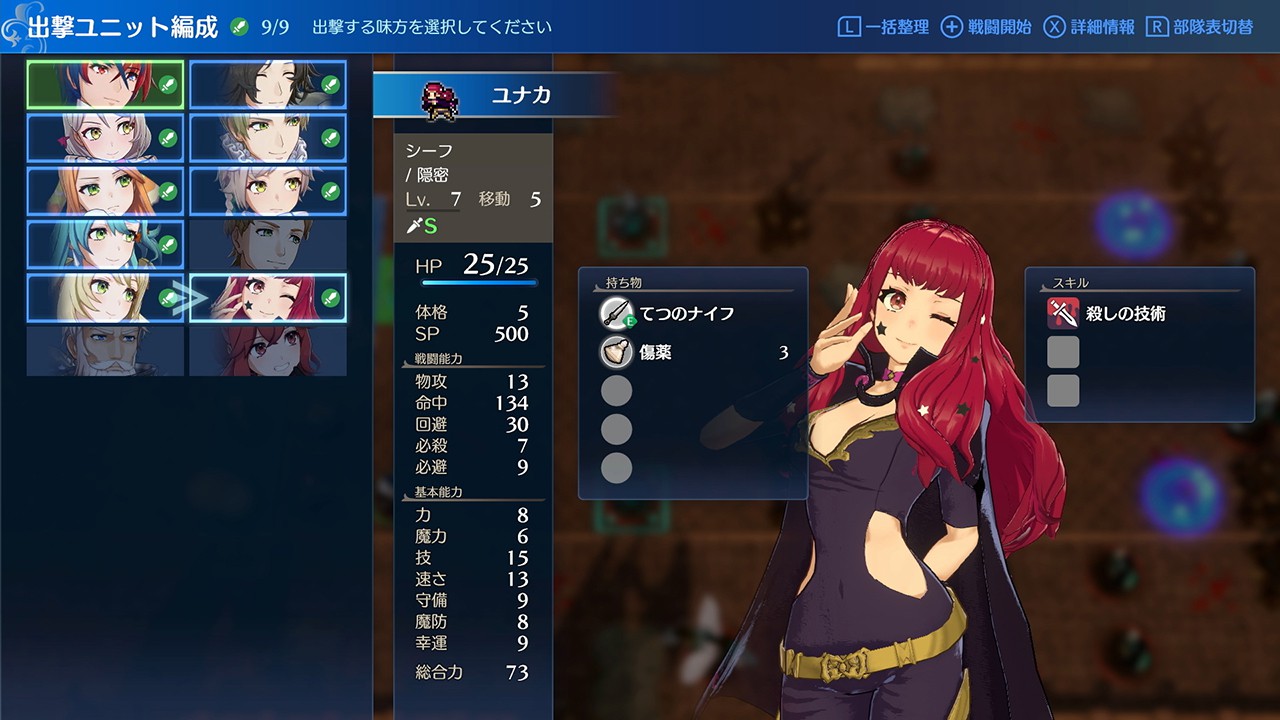The image size is (1280, 720).
Task: Select the silver-haired girl with red ribbon
Action: click(105, 137)
